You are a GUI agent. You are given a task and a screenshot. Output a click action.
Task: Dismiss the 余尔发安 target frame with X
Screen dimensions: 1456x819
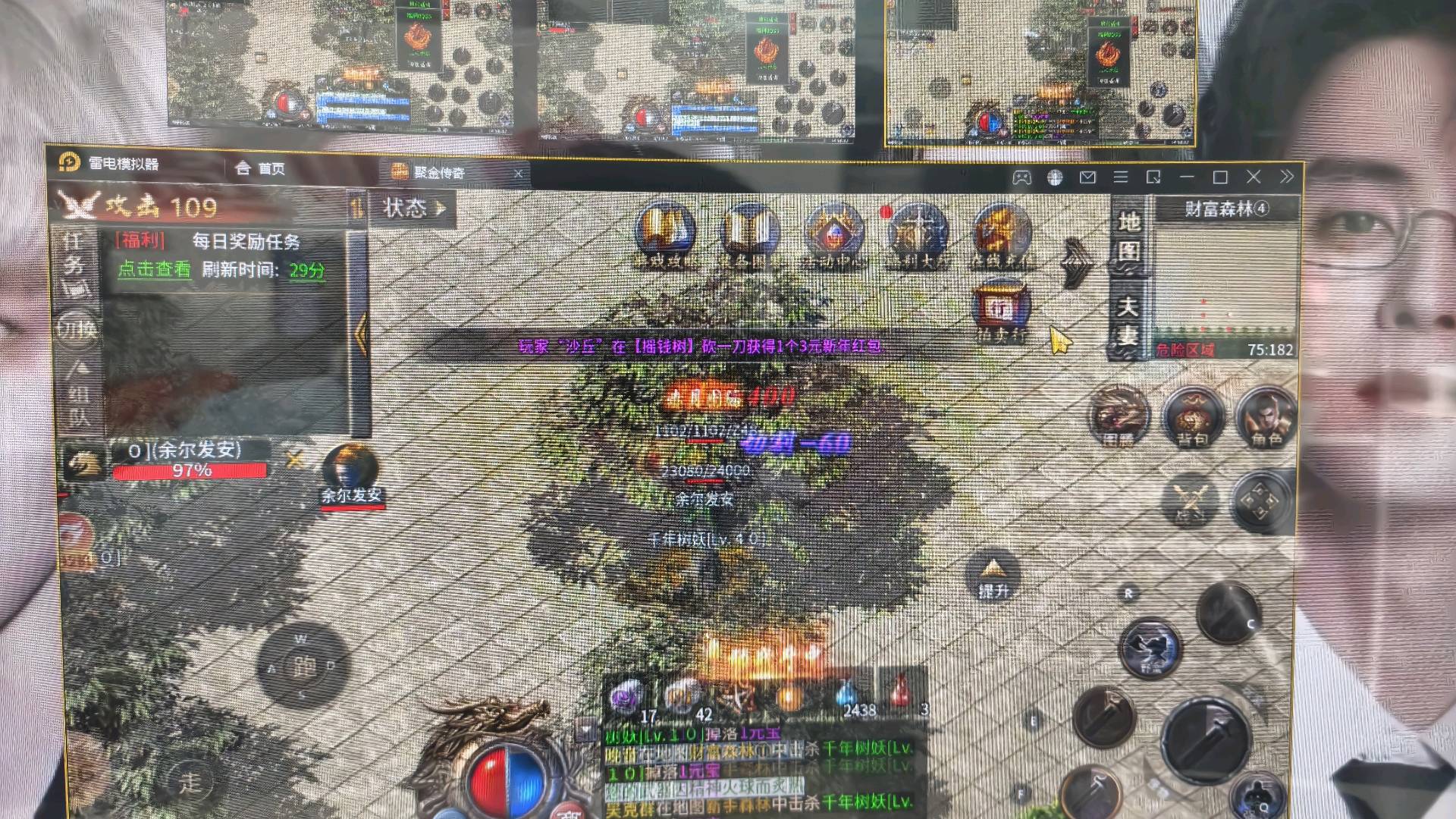[294, 457]
